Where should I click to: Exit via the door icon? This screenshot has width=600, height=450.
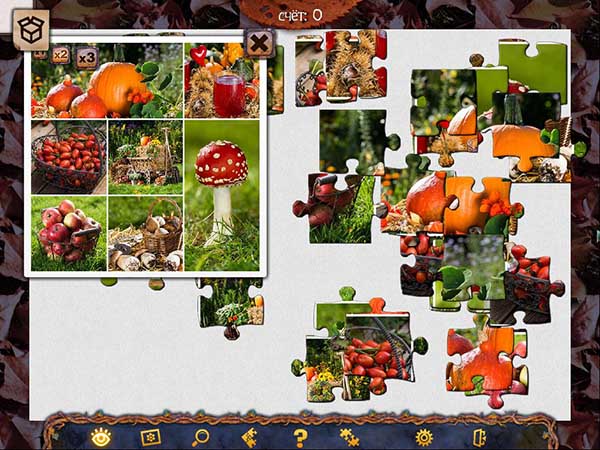pos(480,436)
